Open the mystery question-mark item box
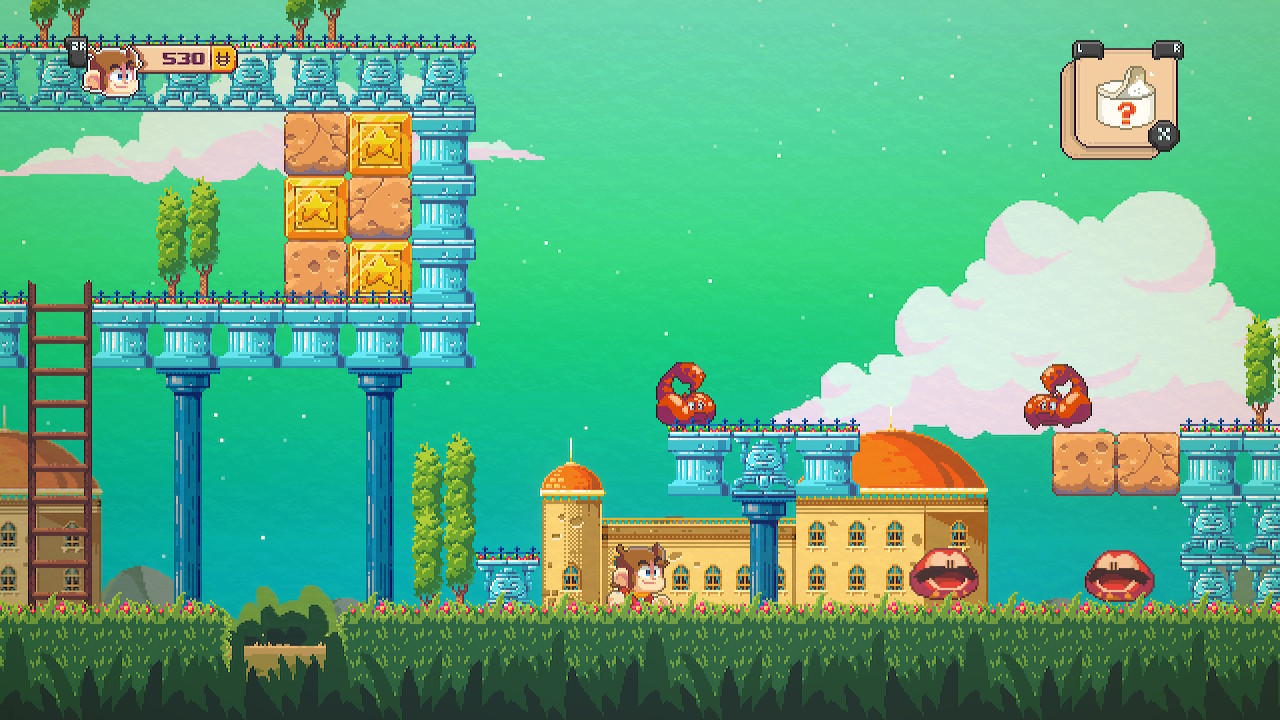The image size is (1280, 720). 1120,100
